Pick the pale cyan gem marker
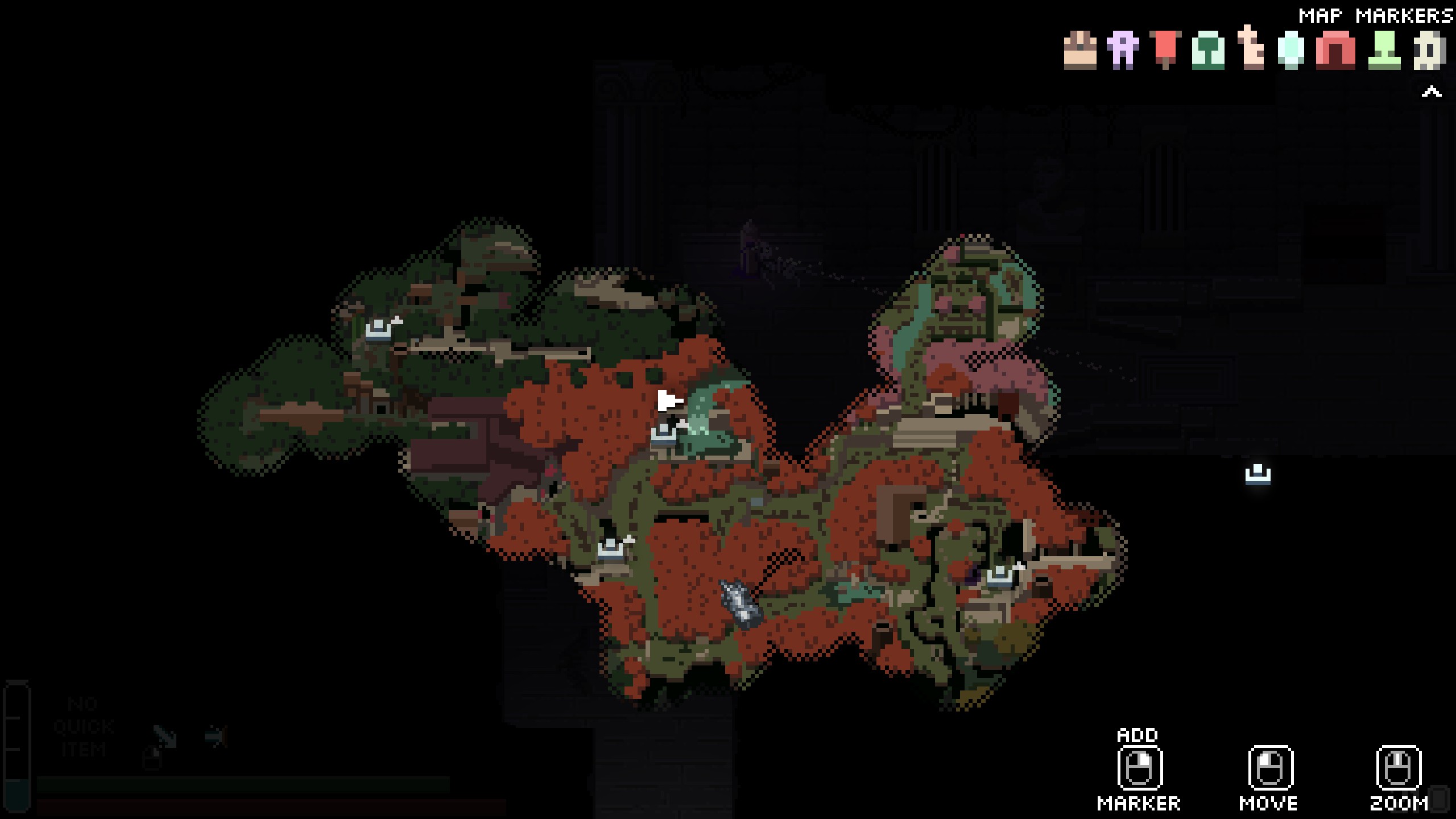 point(1291,51)
